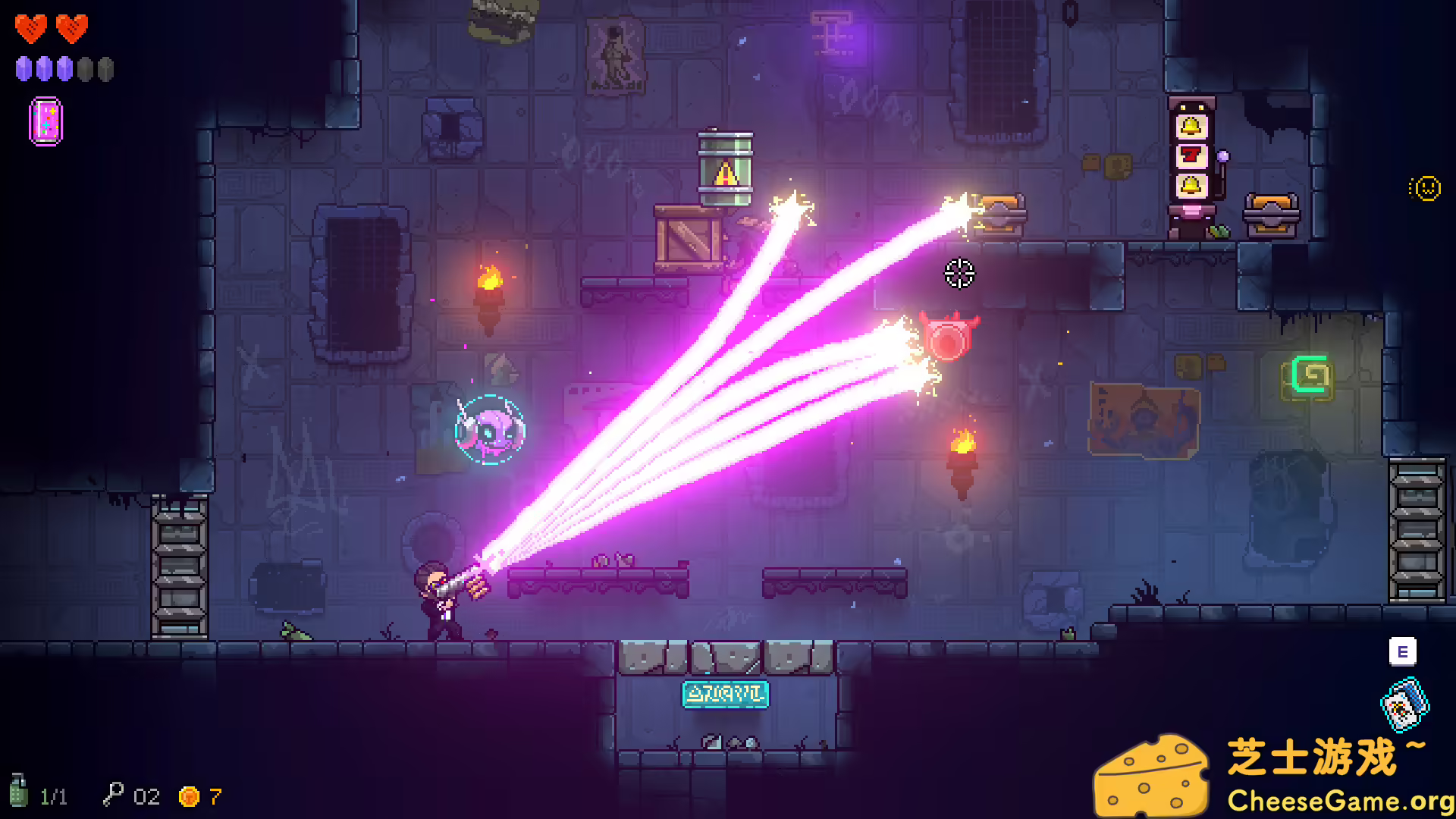The width and height of the screenshot is (1456, 819).
Task: Select the shielded purple drone companion
Action: pyautogui.click(x=490, y=428)
